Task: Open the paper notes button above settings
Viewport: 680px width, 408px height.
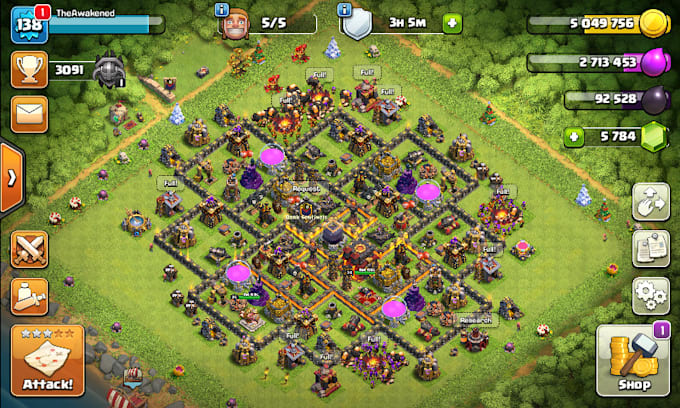Action: [x=651, y=248]
